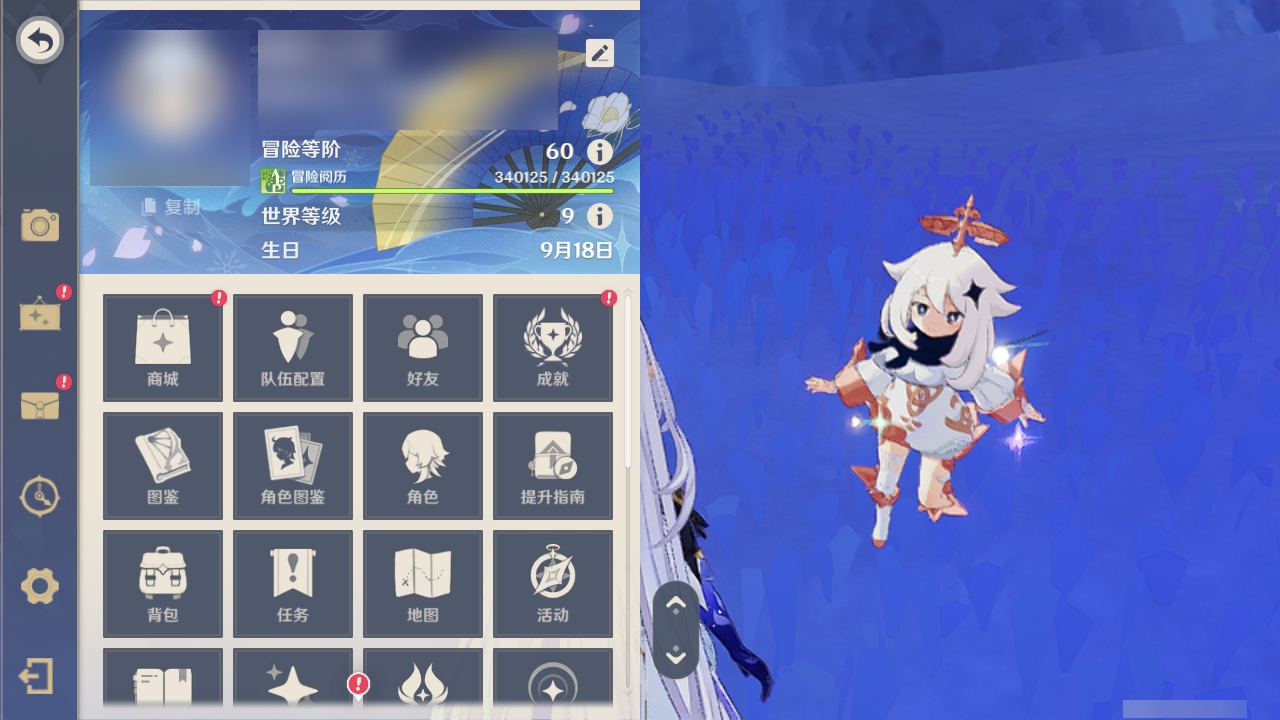Screen dimensions: 1280x720
Task: Open the 成就 Achievements trophy icon
Action: (552, 346)
